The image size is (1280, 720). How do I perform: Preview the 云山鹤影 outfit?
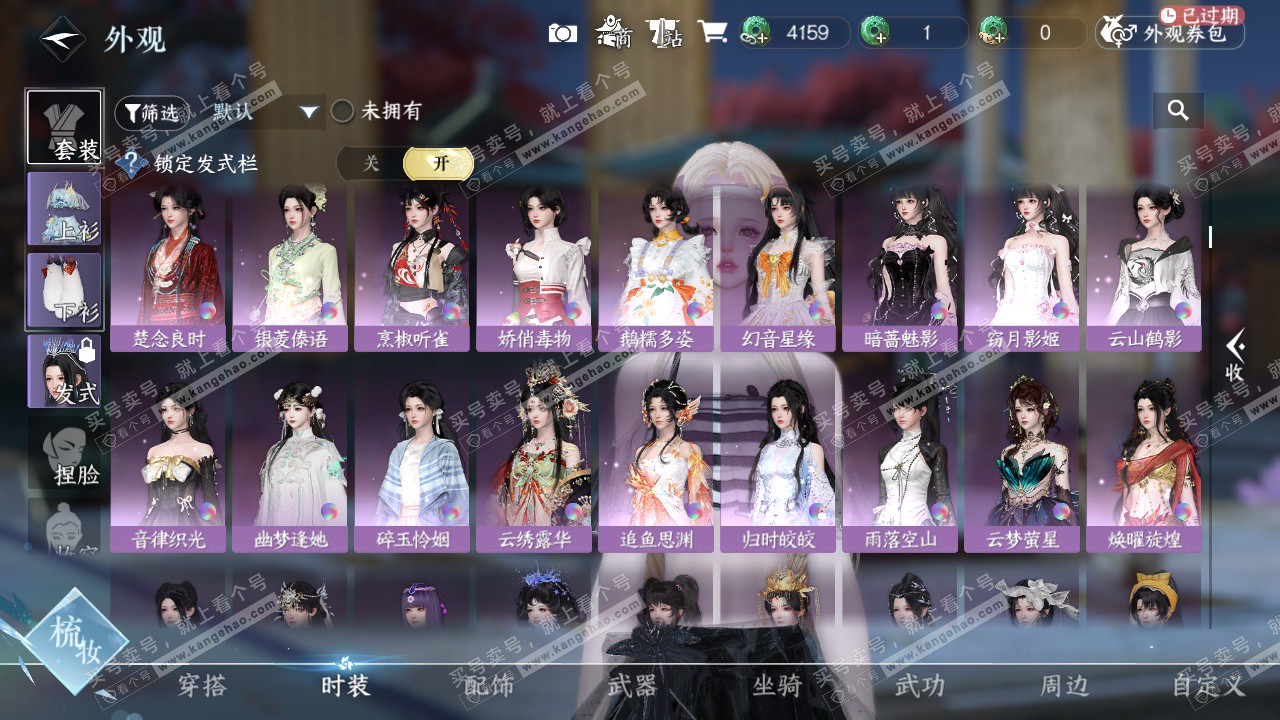click(x=1144, y=265)
